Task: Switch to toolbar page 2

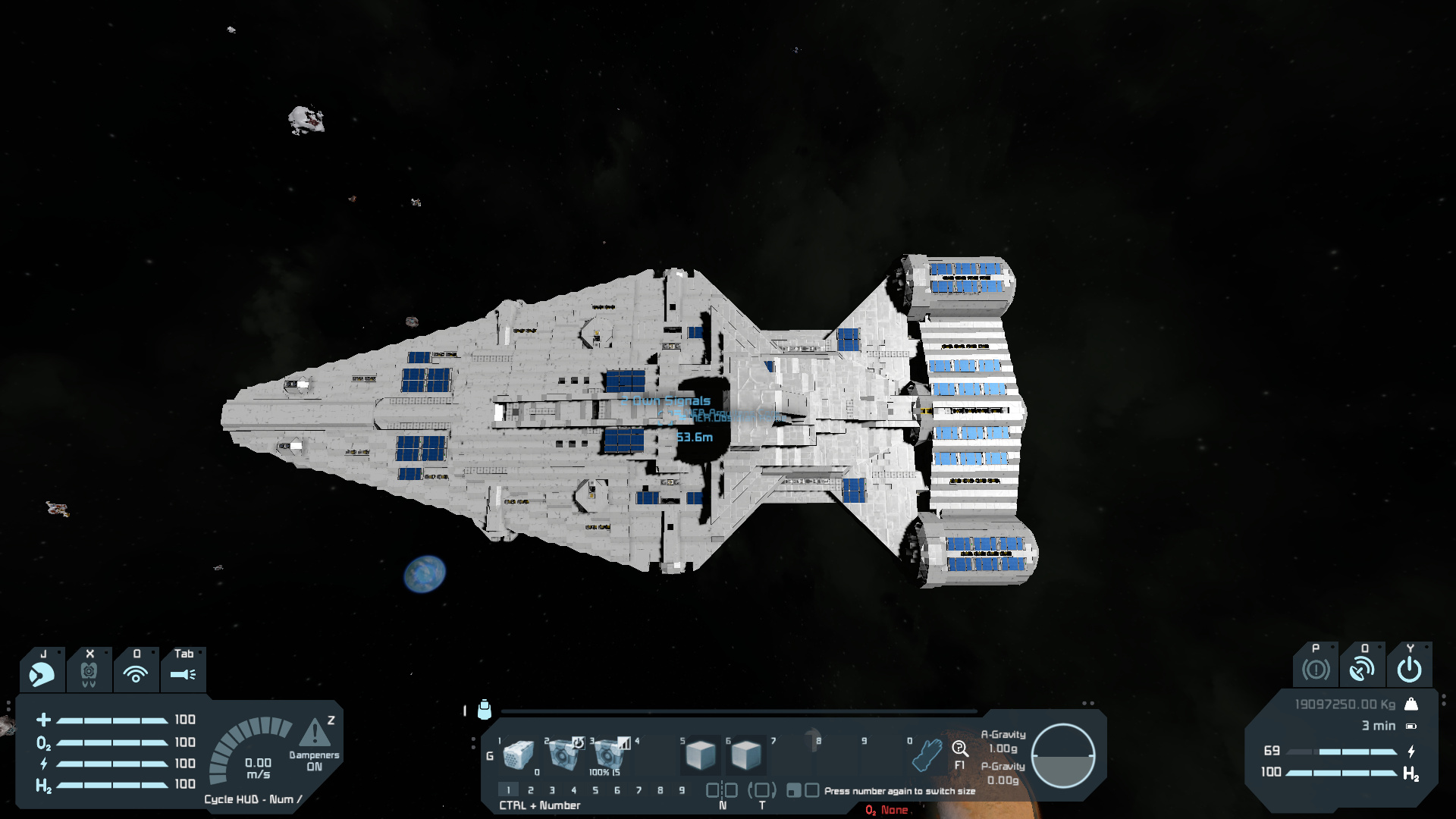Action: pyautogui.click(x=531, y=790)
